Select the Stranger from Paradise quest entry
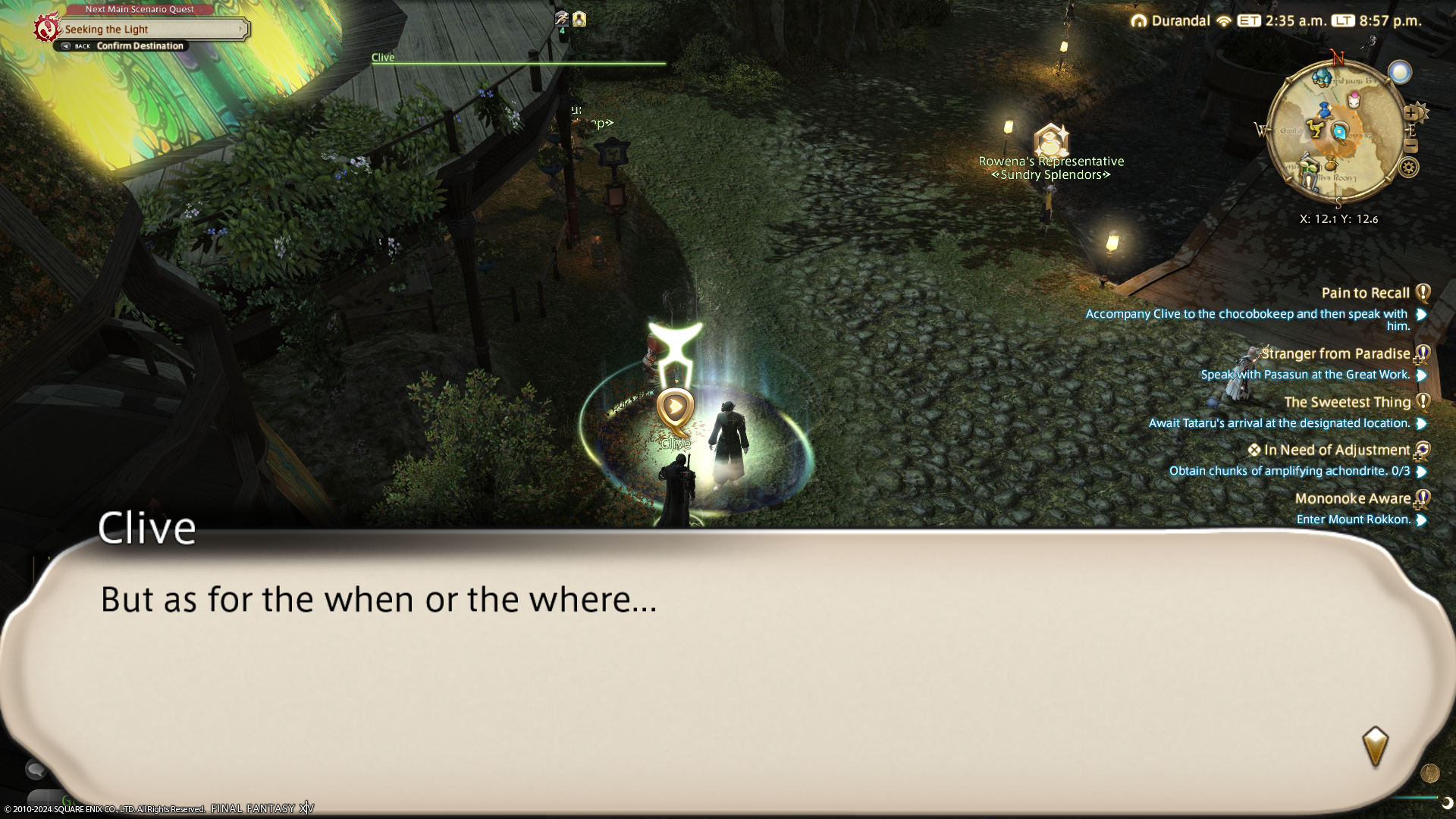 click(x=1335, y=354)
